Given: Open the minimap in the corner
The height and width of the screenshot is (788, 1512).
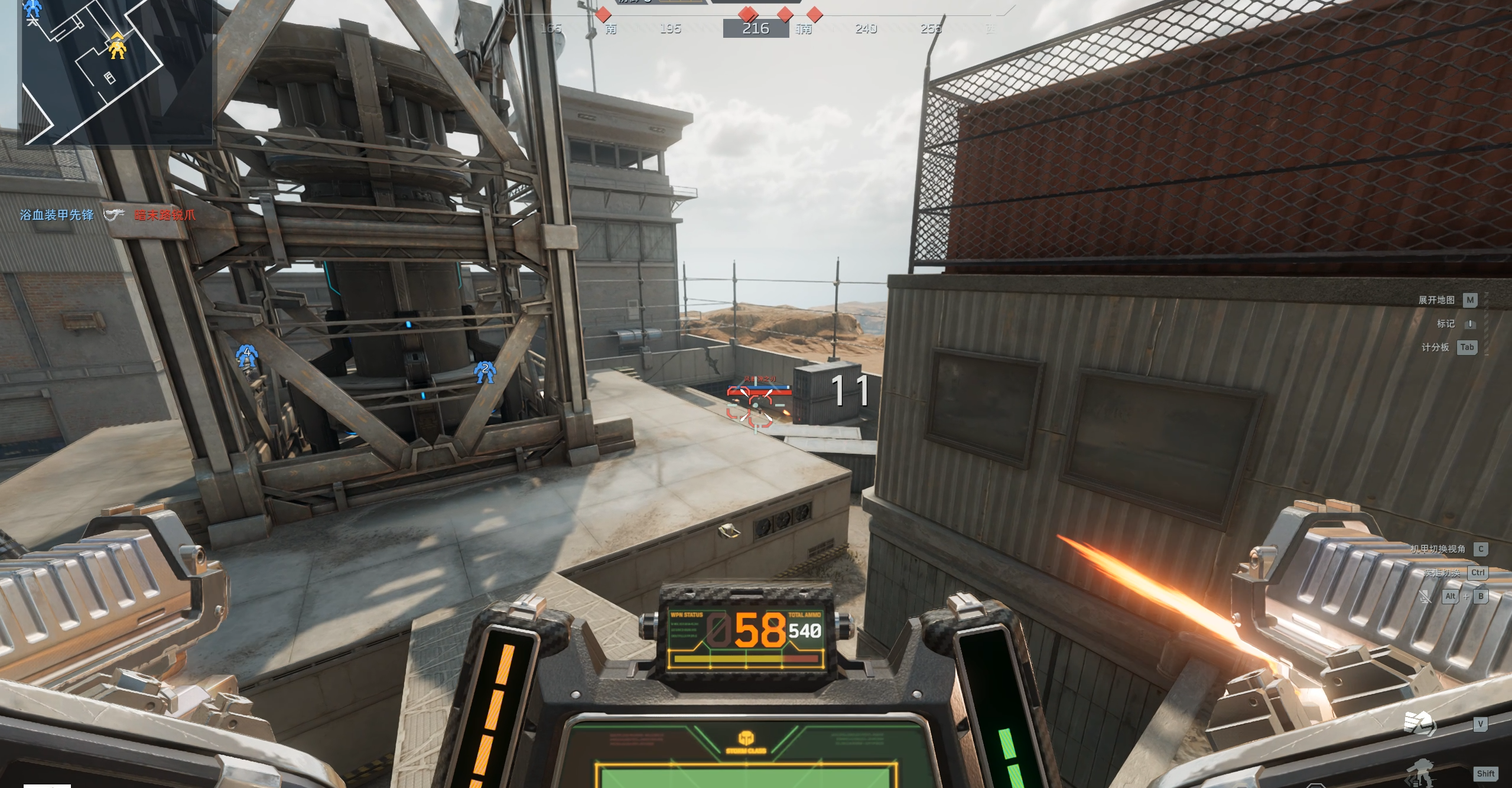Looking at the screenshot, I should click(x=116, y=71).
